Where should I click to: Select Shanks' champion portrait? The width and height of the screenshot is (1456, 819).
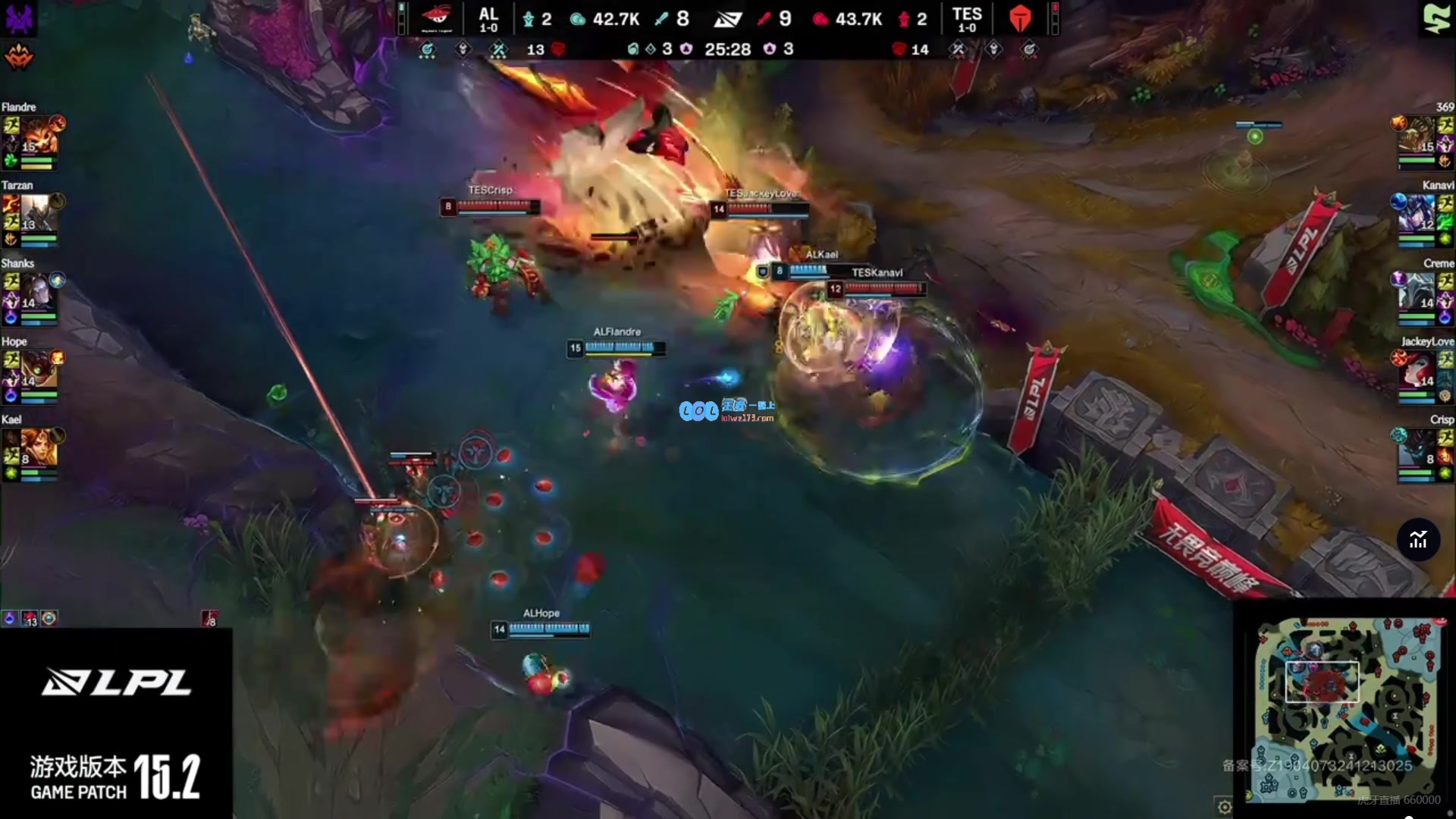(x=35, y=291)
